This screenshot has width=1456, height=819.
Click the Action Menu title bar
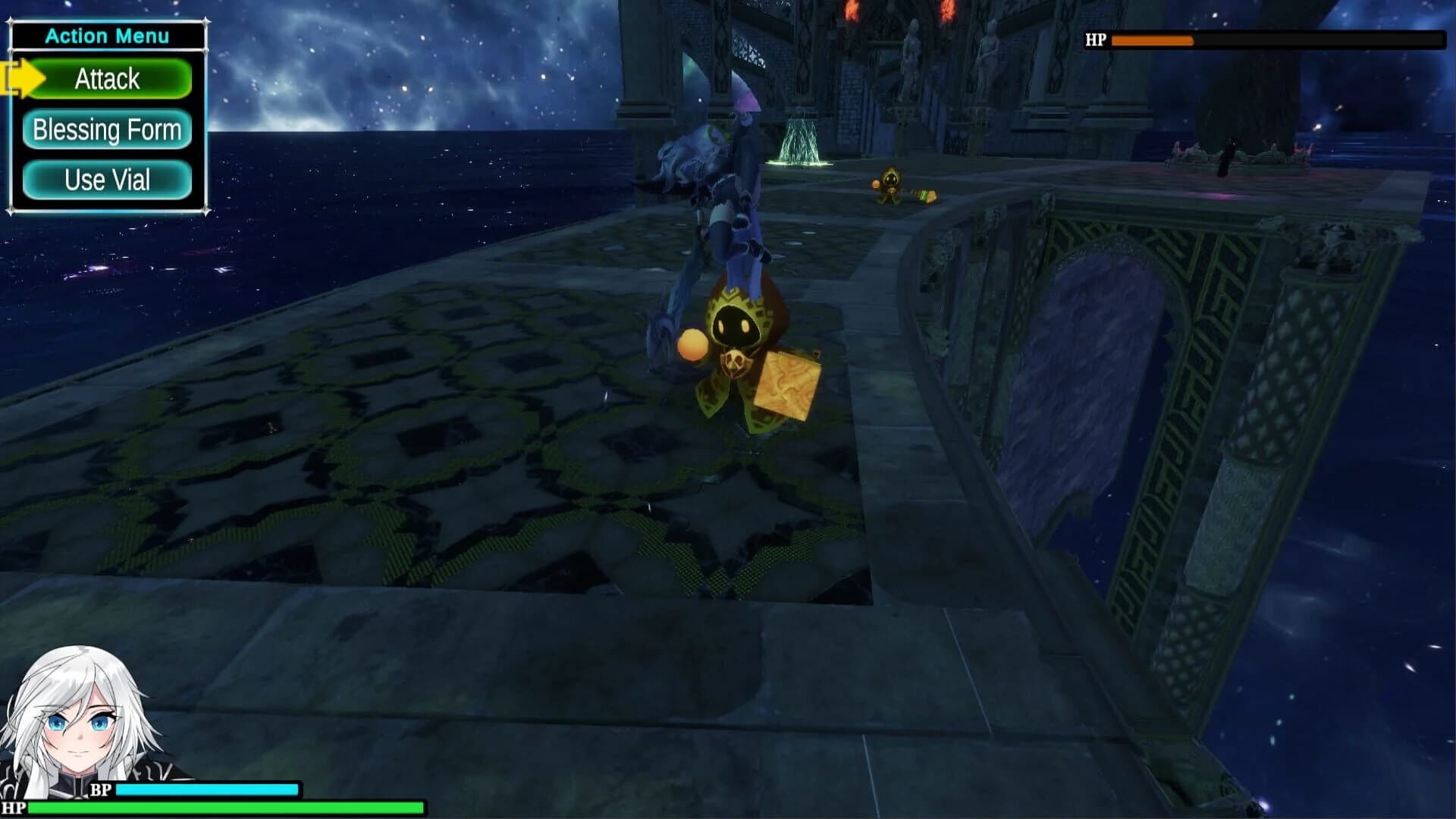tap(106, 36)
